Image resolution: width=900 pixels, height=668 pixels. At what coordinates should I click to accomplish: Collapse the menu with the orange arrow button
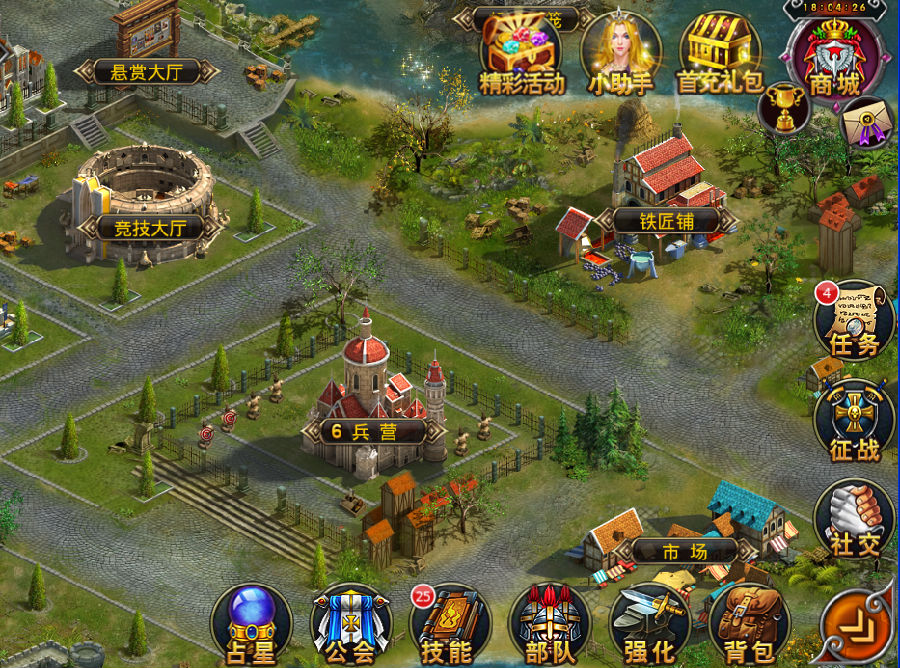coord(855,627)
